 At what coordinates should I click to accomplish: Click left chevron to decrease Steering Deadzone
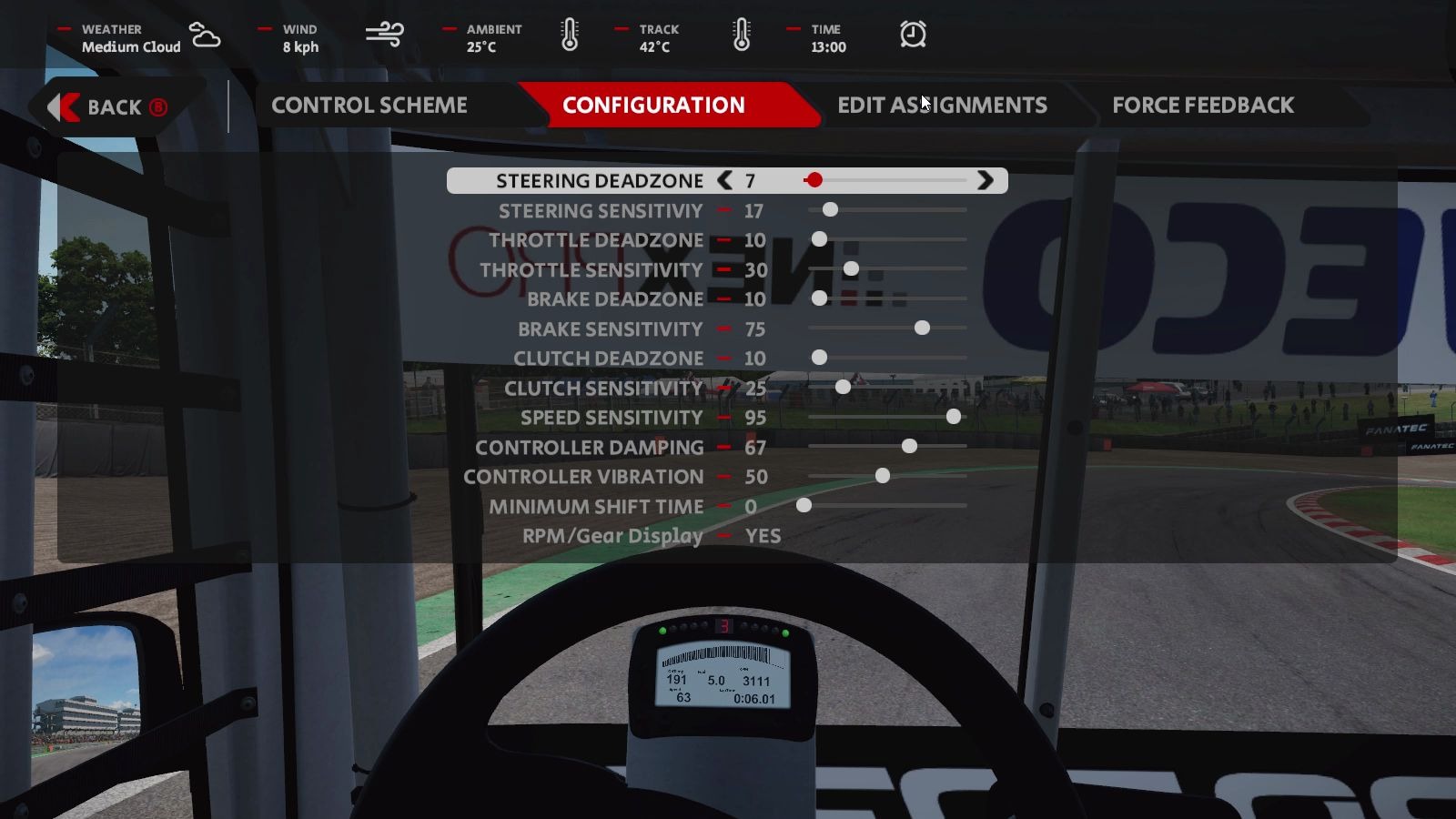(x=723, y=180)
